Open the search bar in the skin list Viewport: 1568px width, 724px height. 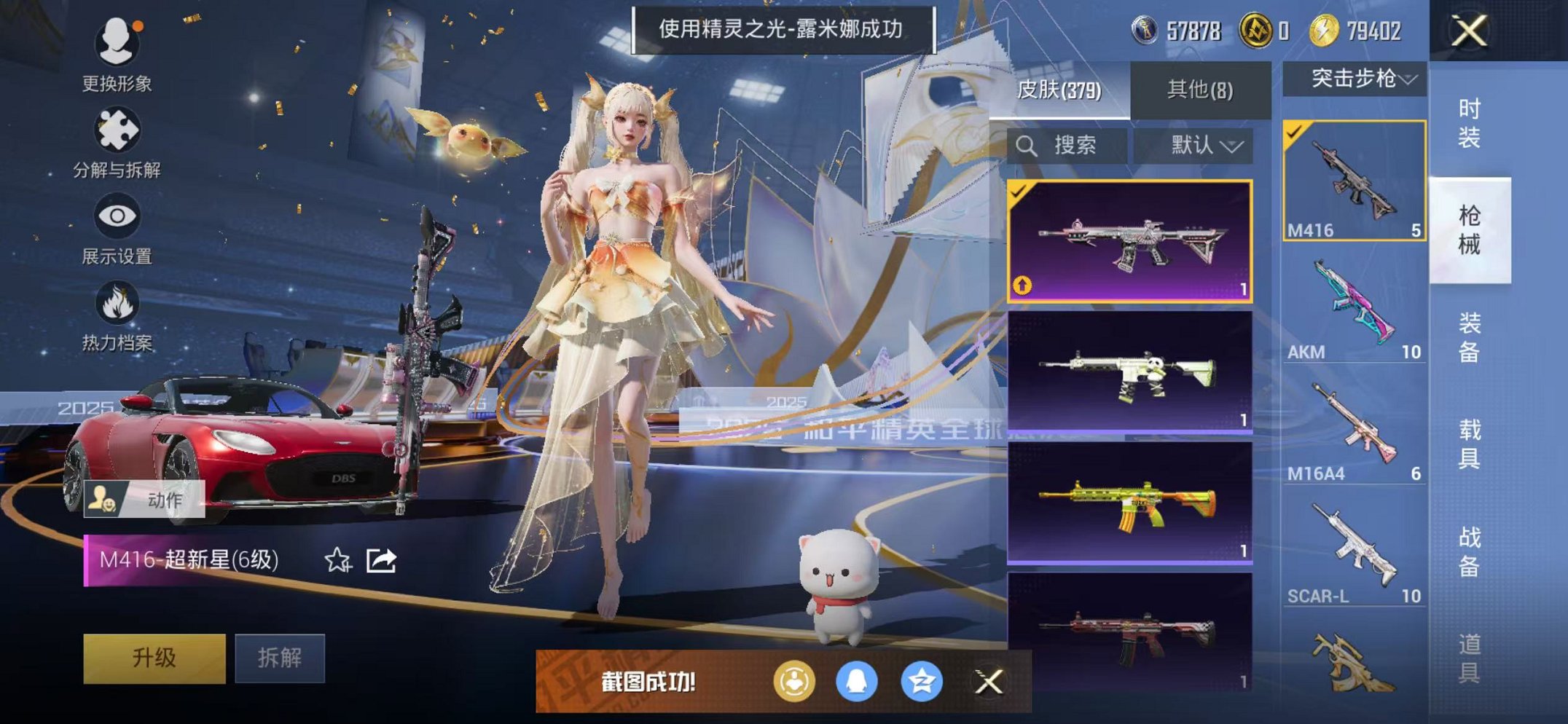[x=1066, y=144]
